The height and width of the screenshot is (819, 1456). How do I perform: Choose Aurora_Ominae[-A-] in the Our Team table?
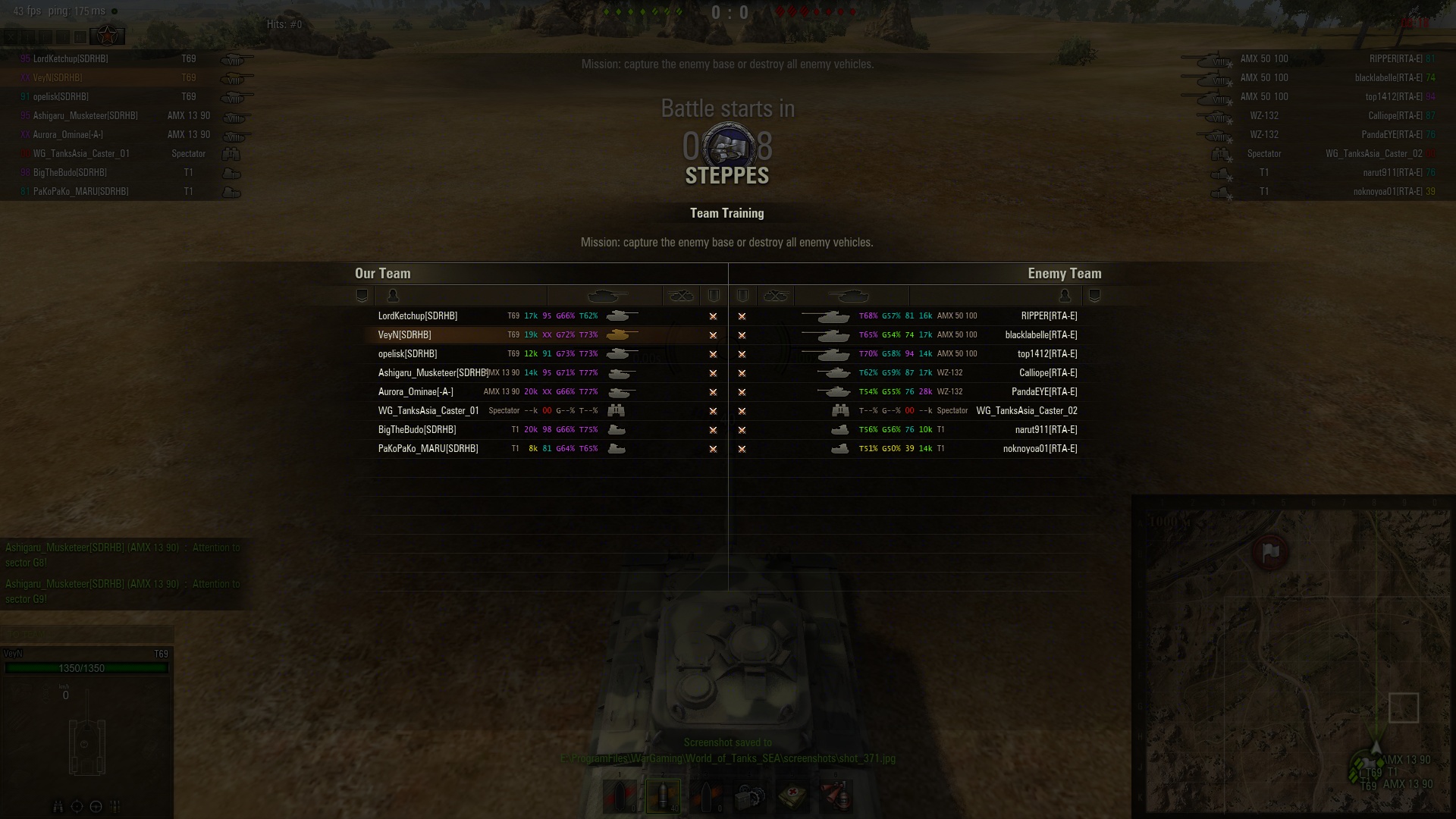416,392
